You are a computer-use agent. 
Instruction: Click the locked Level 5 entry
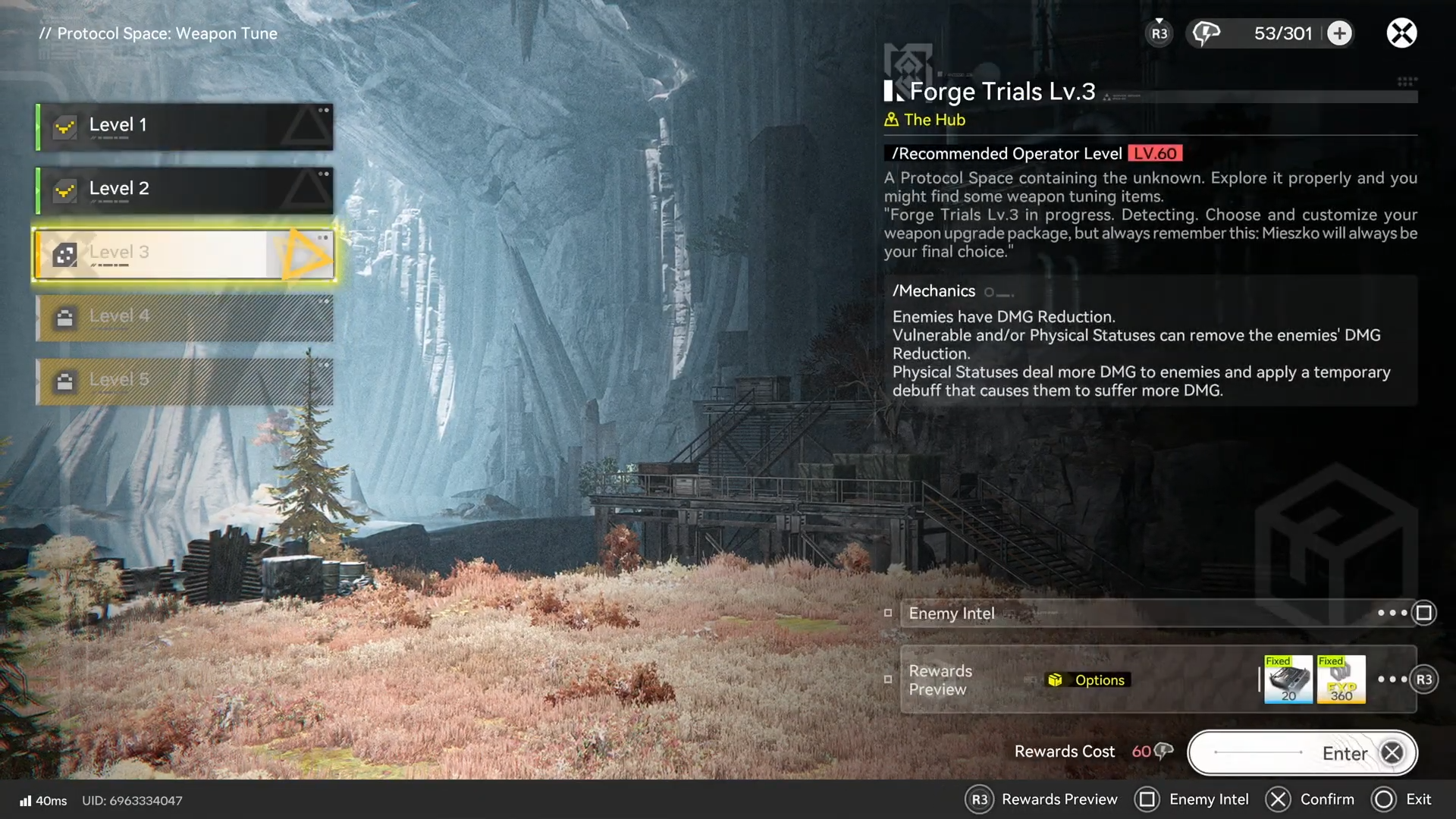pos(184,381)
